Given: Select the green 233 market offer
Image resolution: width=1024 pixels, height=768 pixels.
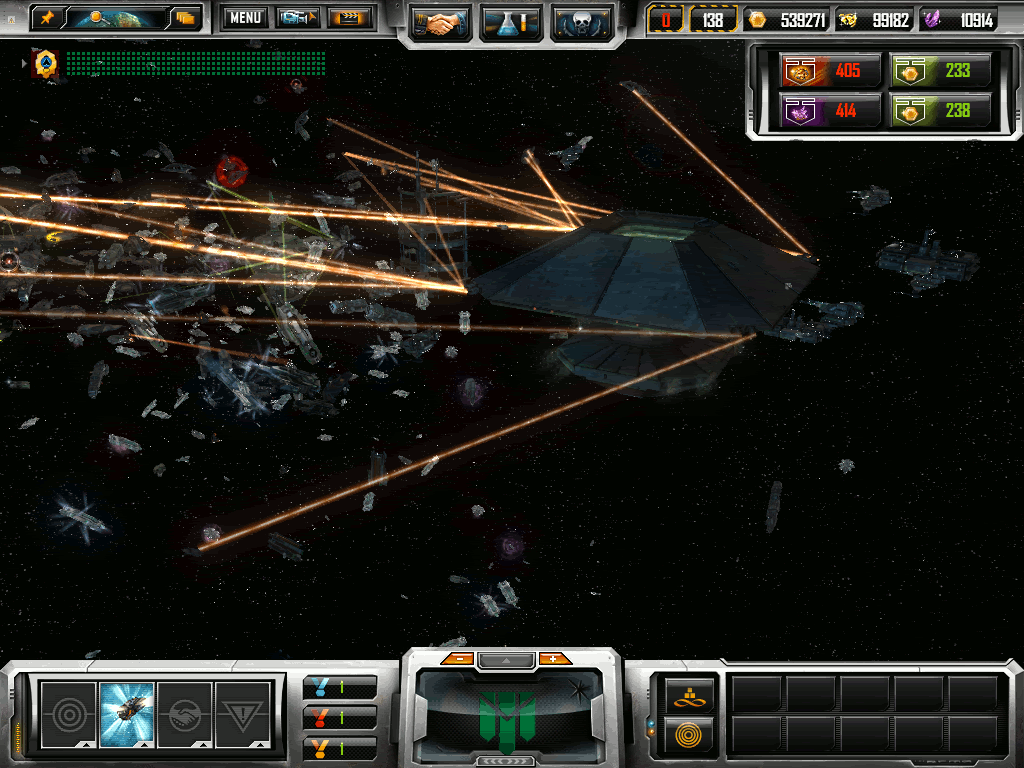Looking at the screenshot, I should click(941, 71).
